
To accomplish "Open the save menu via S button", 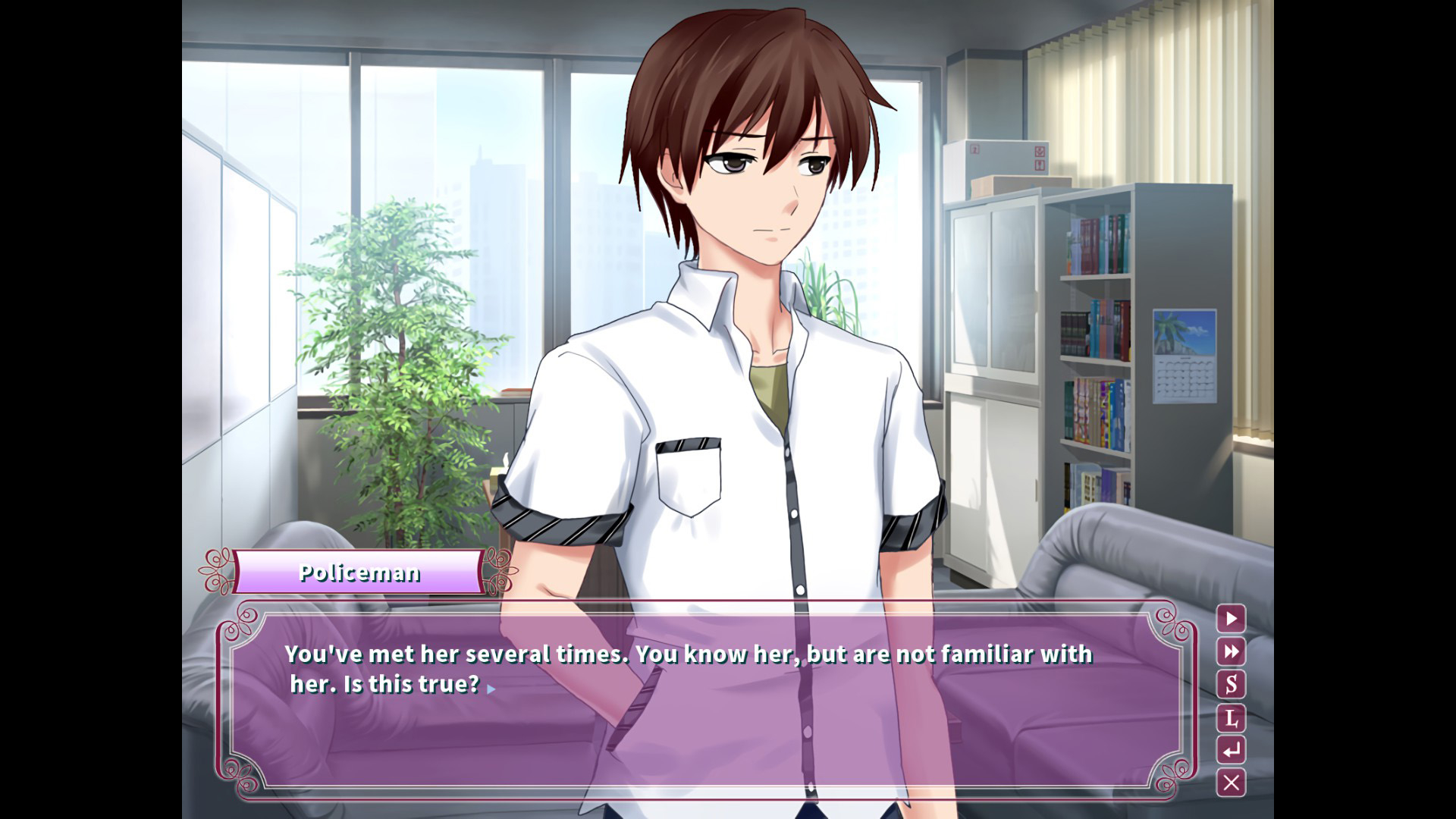I will click(1231, 684).
